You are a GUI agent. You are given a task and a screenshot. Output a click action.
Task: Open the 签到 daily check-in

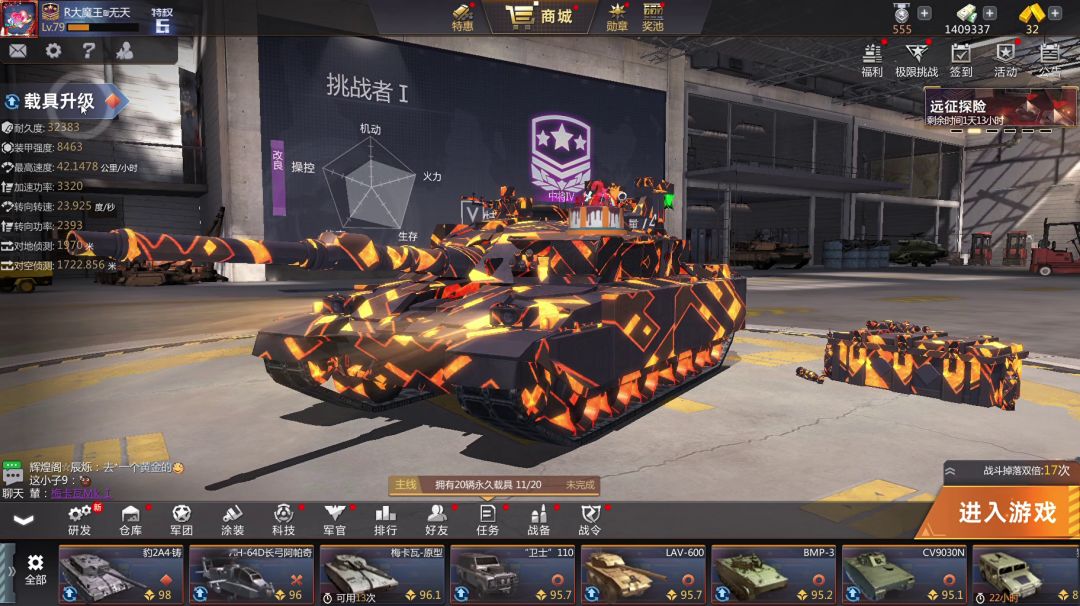pos(961,59)
